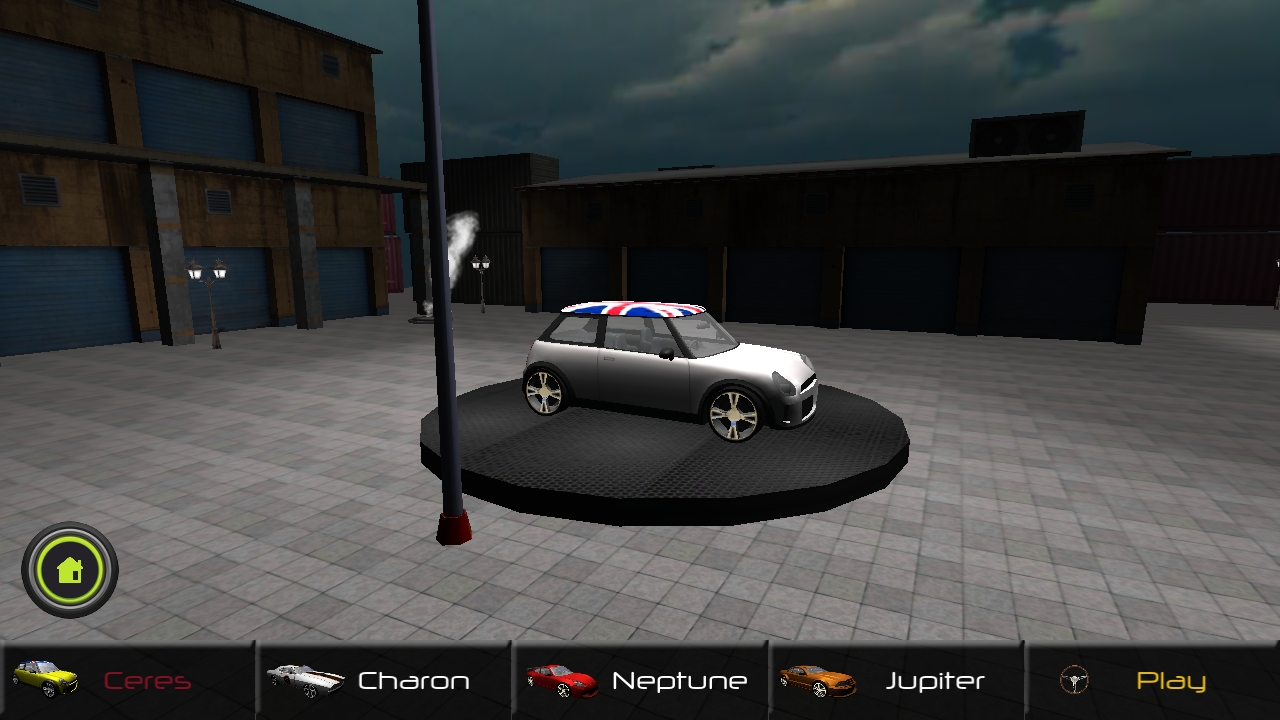
Task: Click the house symbol inside the round button
Action: pyautogui.click(x=68, y=568)
